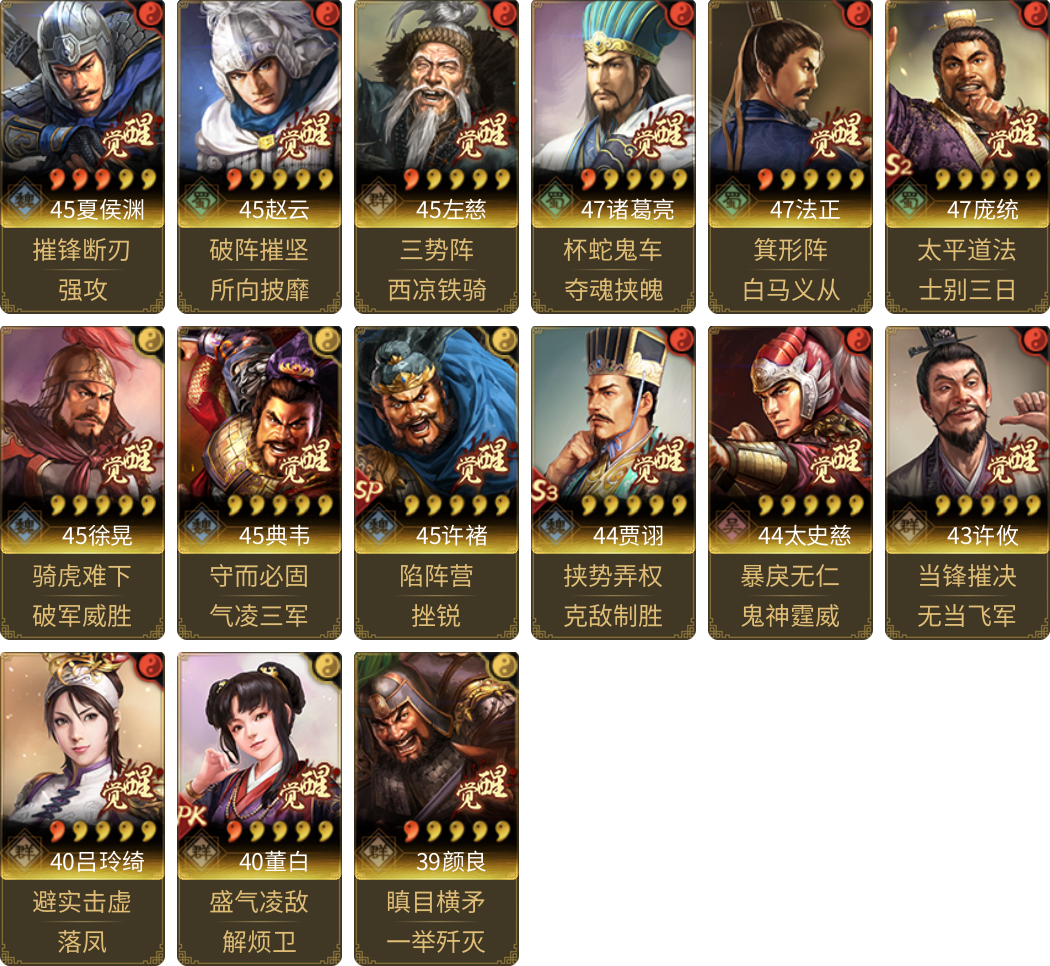Screen dimensions: 1050x966
Task: Click the 一举歼灭 skill label
Action: point(436,942)
